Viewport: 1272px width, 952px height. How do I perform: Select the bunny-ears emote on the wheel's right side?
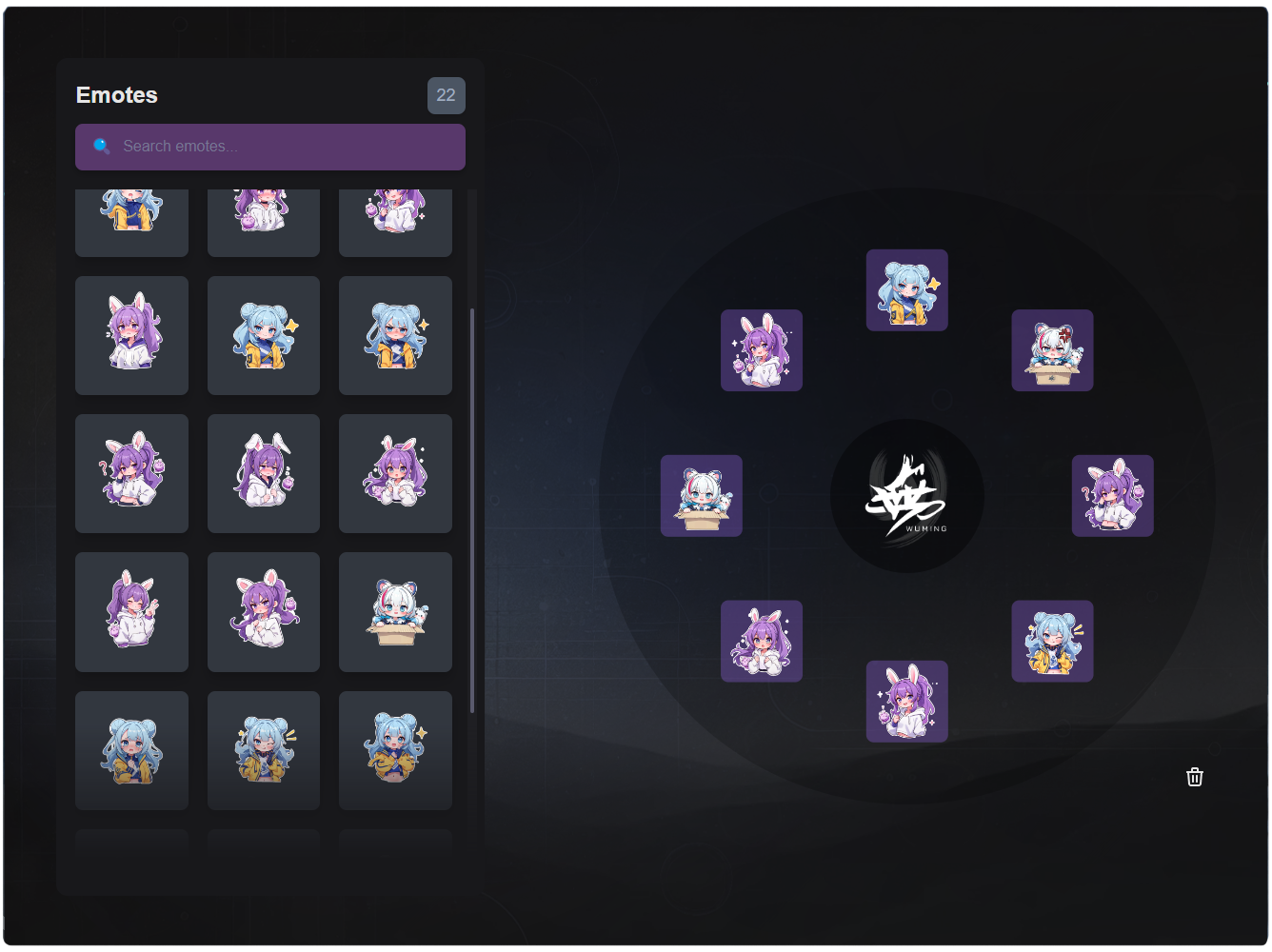[1112, 496]
